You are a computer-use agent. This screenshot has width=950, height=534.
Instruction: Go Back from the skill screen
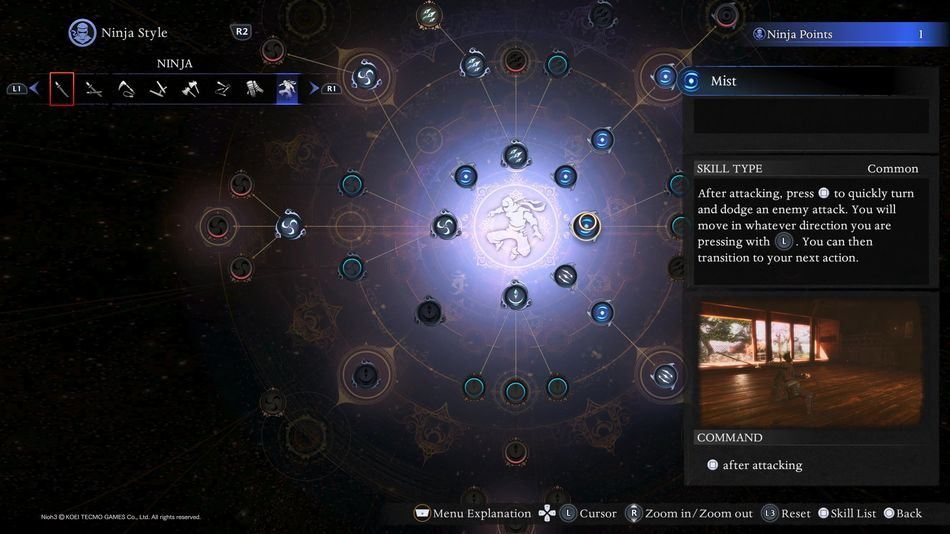tap(902, 513)
